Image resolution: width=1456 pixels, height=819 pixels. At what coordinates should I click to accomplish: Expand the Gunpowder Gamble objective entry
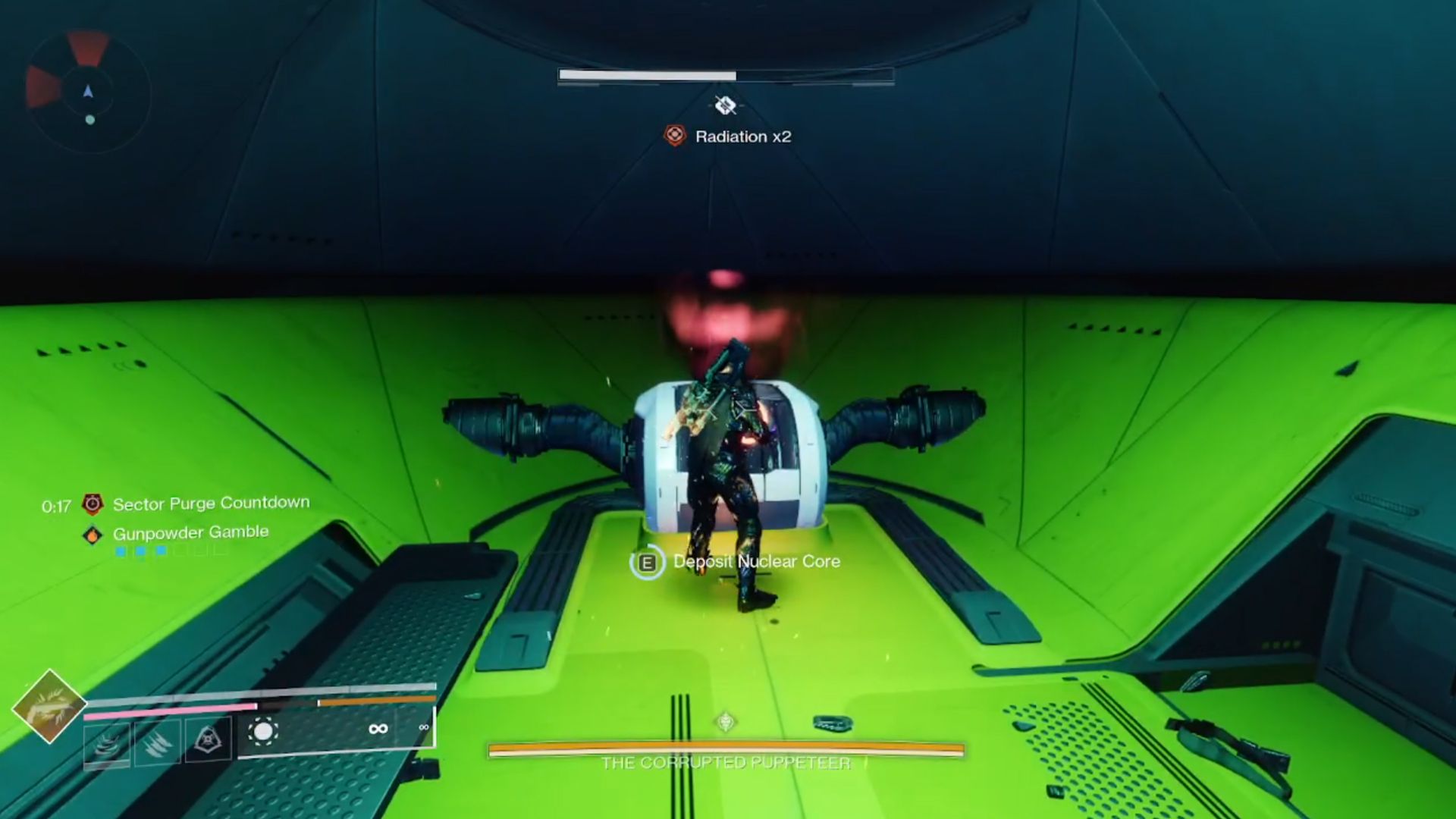[190, 532]
